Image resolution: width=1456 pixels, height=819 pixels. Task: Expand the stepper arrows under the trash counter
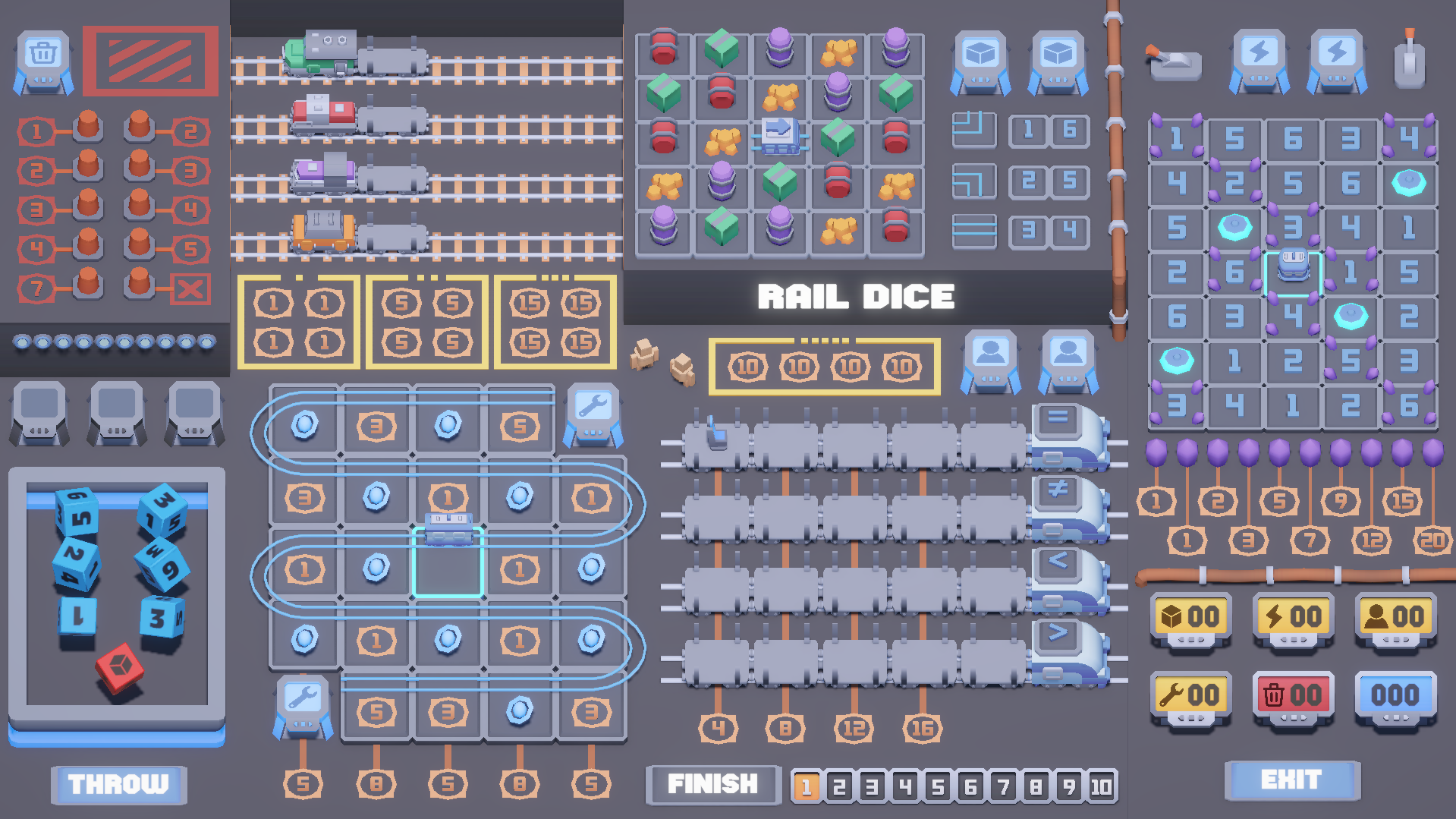(x=1294, y=718)
